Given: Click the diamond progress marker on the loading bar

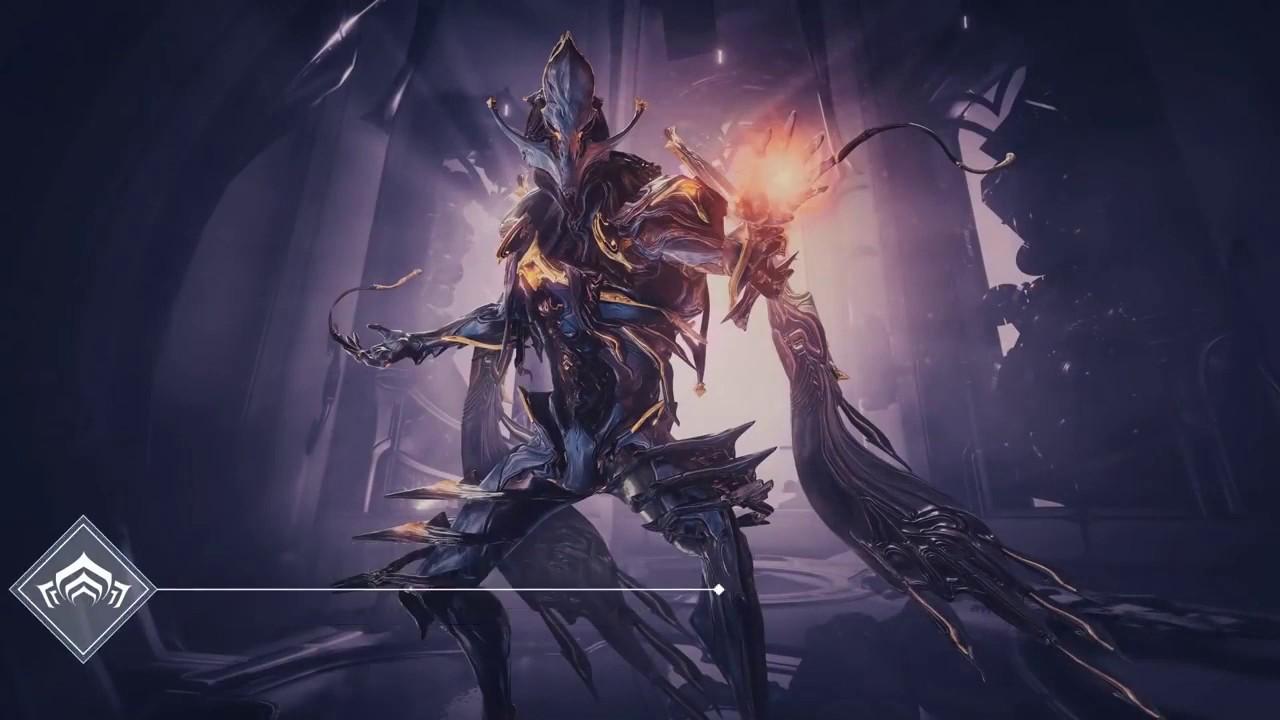Looking at the screenshot, I should pos(718,590).
